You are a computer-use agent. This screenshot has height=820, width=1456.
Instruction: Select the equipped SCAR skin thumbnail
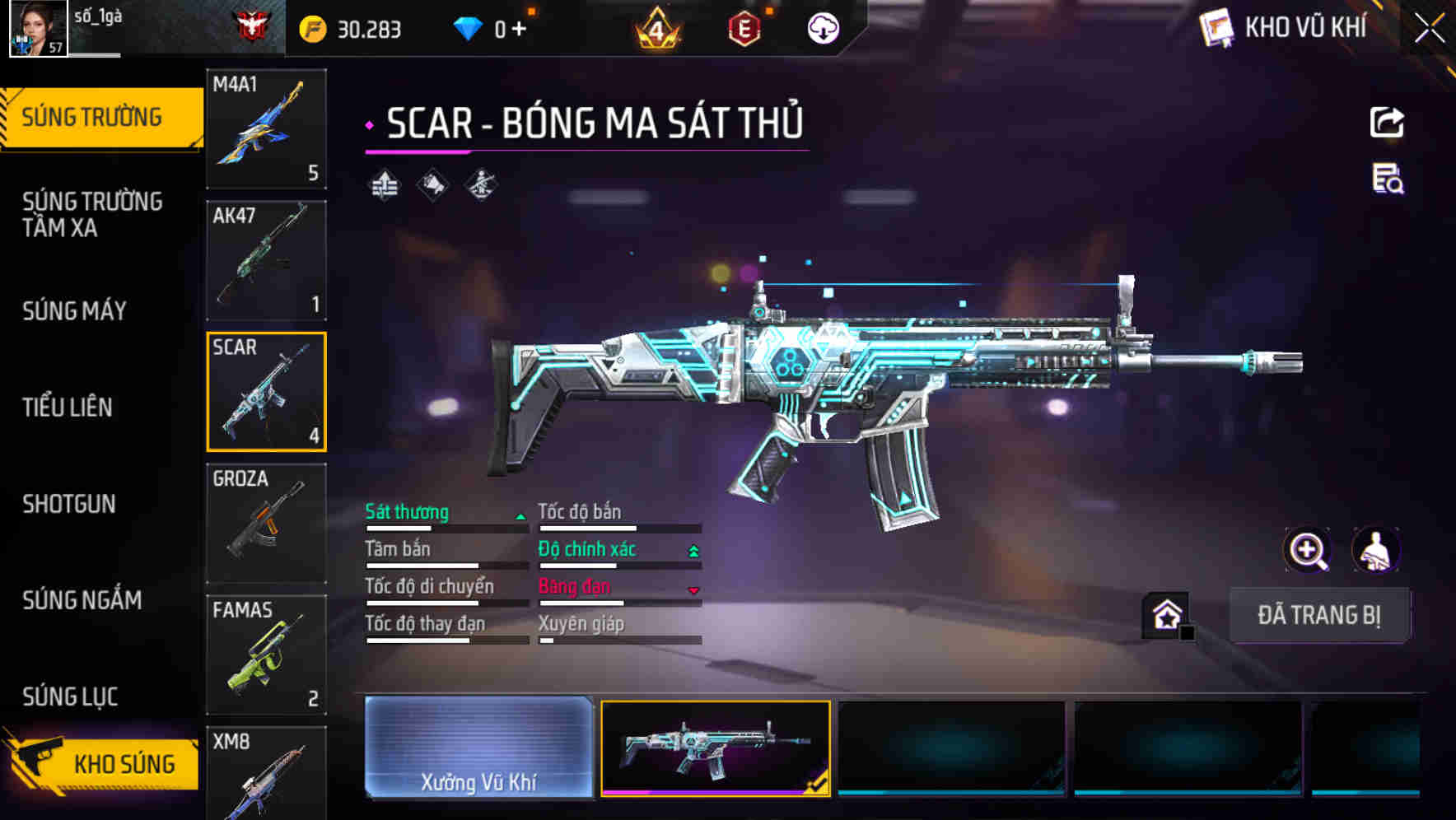click(715, 748)
